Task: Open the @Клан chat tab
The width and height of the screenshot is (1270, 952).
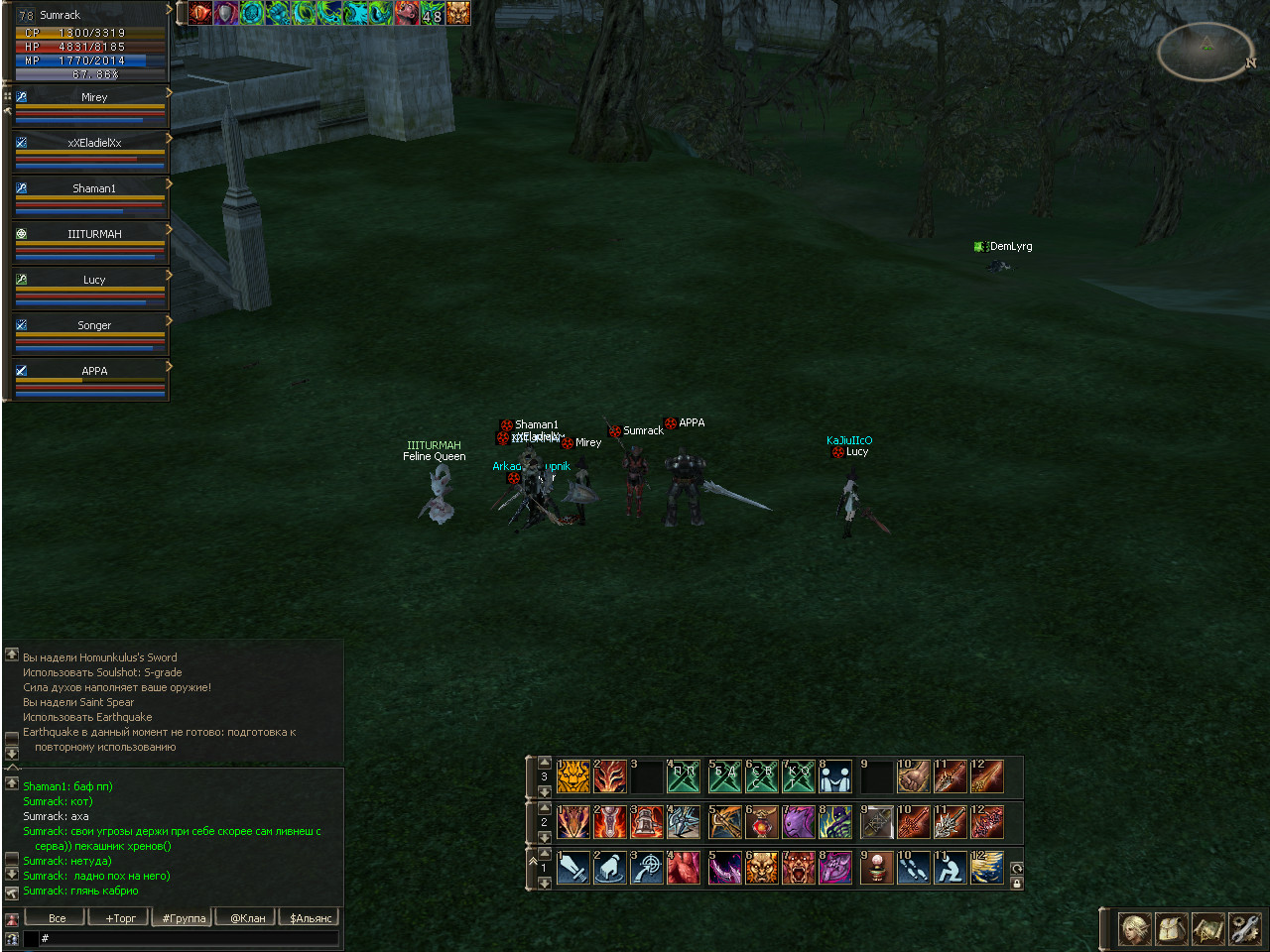Action: pyautogui.click(x=248, y=918)
